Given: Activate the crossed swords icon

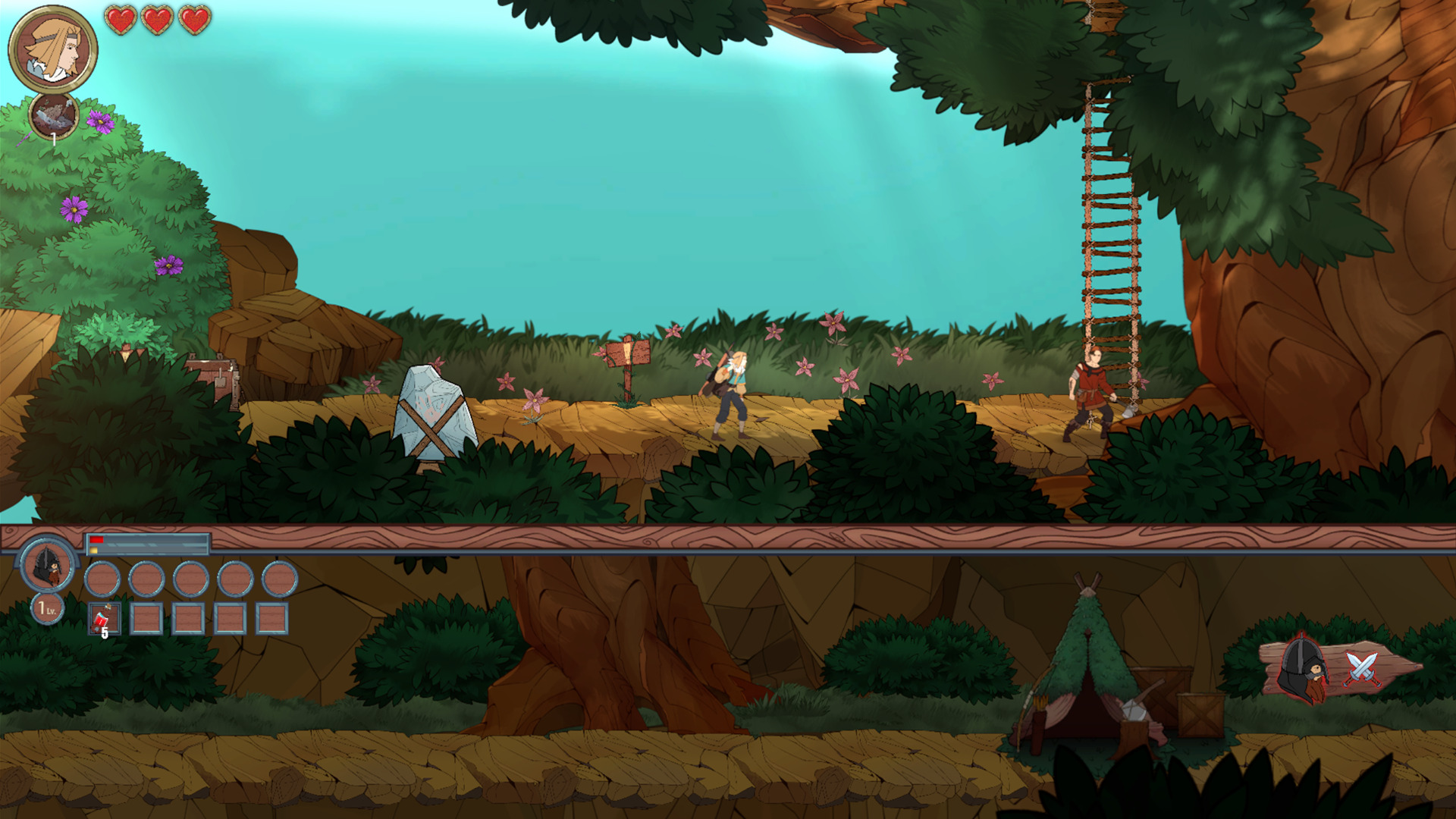Looking at the screenshot, I should [x=1361, y=669].
